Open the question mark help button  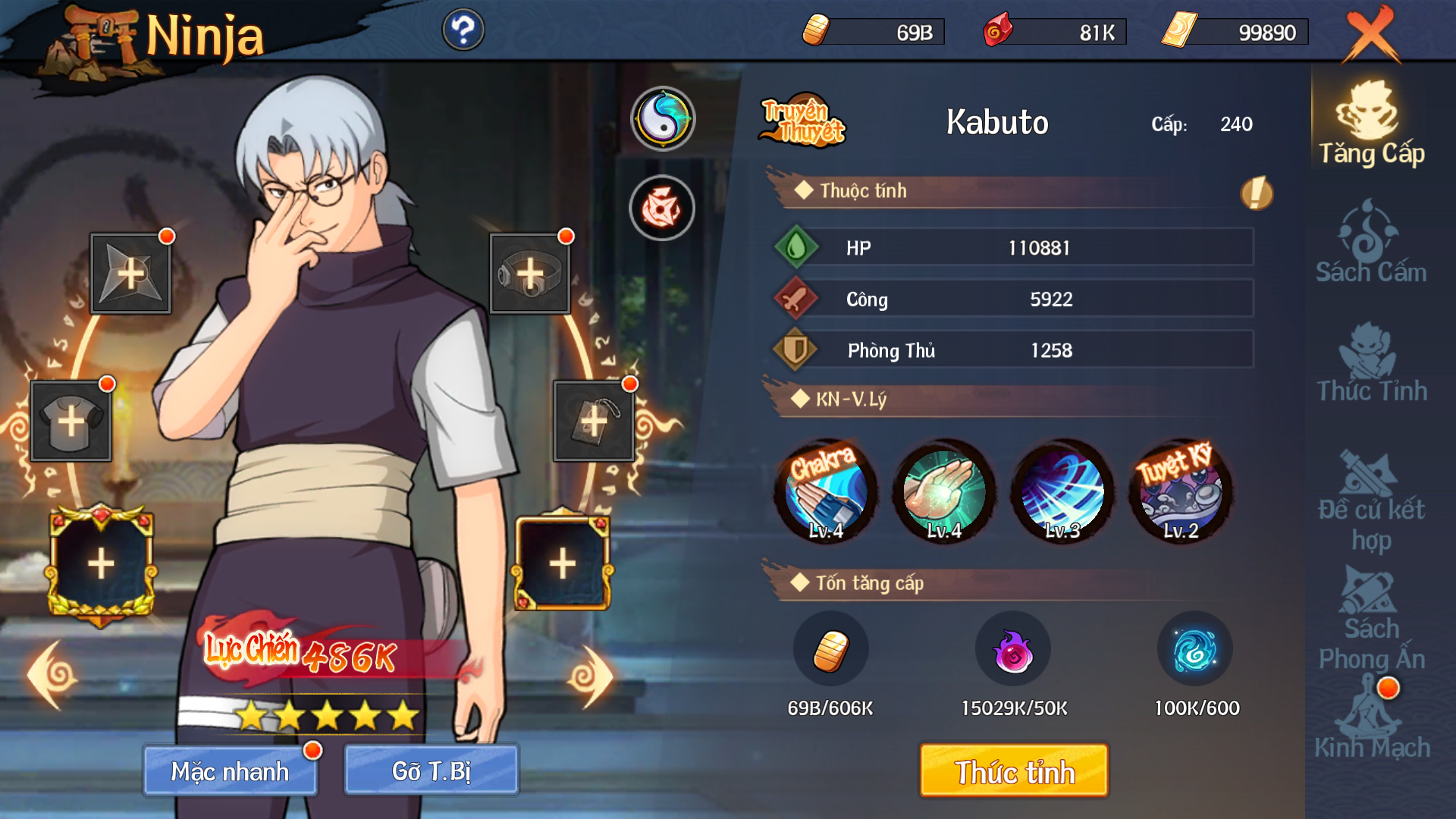pyautogui.click(x=463, y=30)
